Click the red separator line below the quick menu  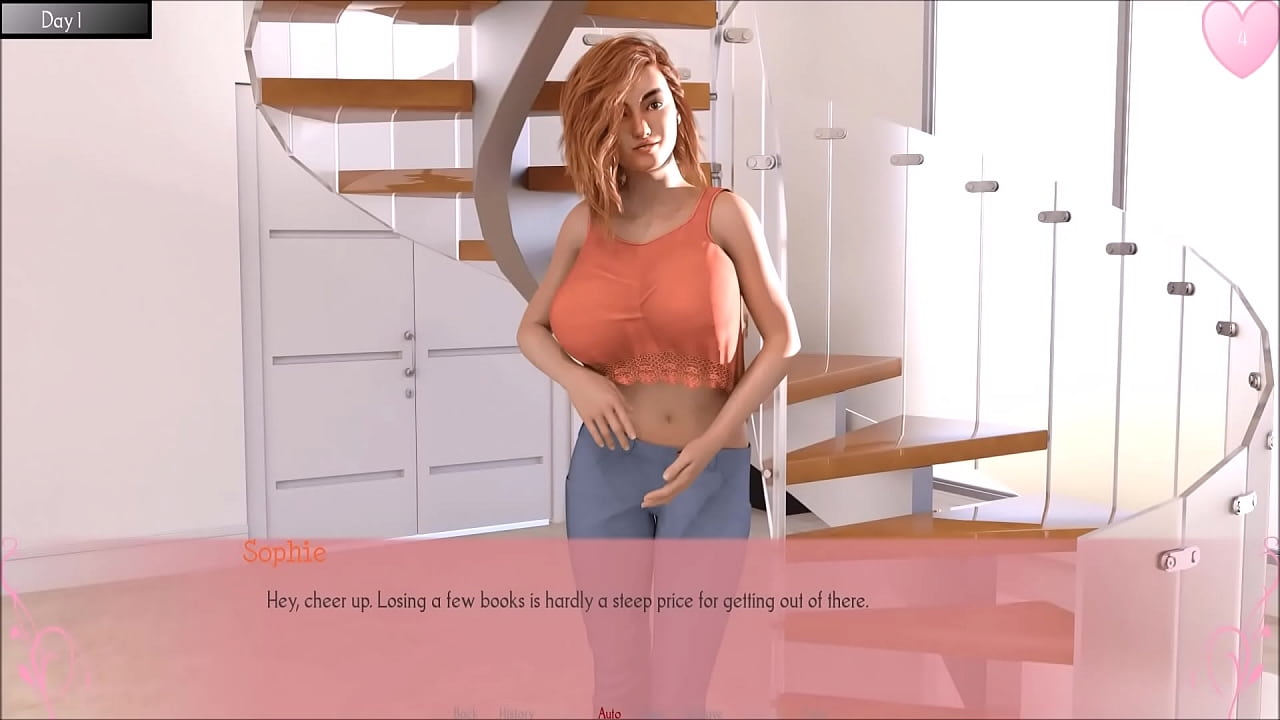click(x=640, y=718)
